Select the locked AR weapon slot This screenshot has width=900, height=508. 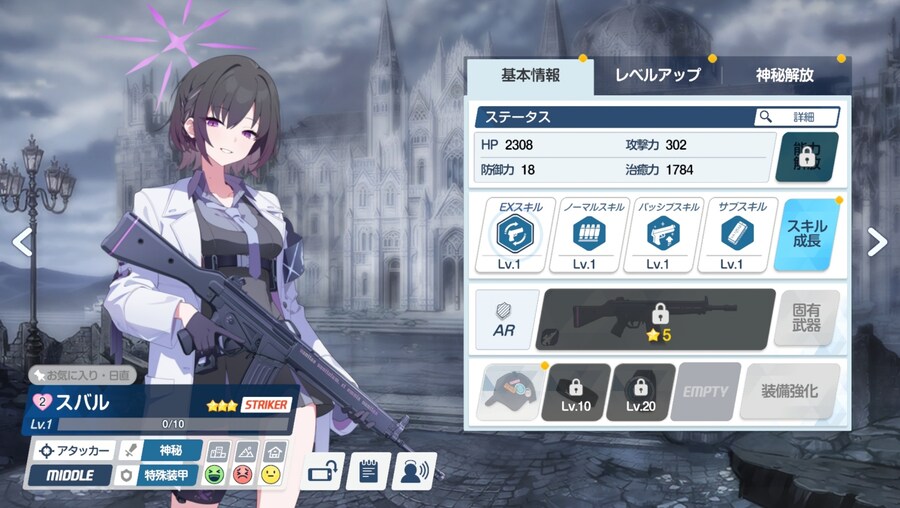(657, 320)
